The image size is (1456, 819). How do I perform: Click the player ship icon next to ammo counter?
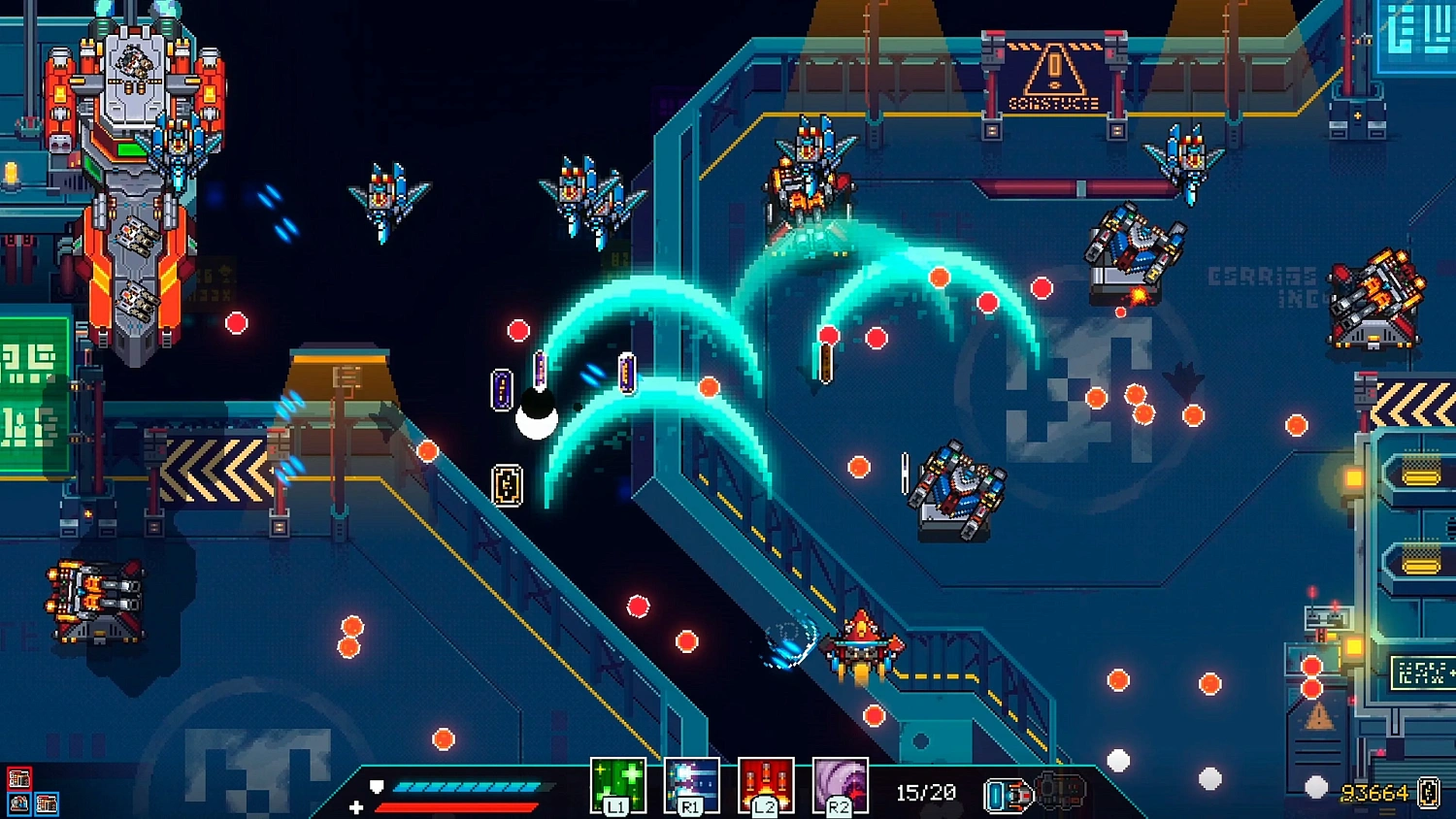1006,796
